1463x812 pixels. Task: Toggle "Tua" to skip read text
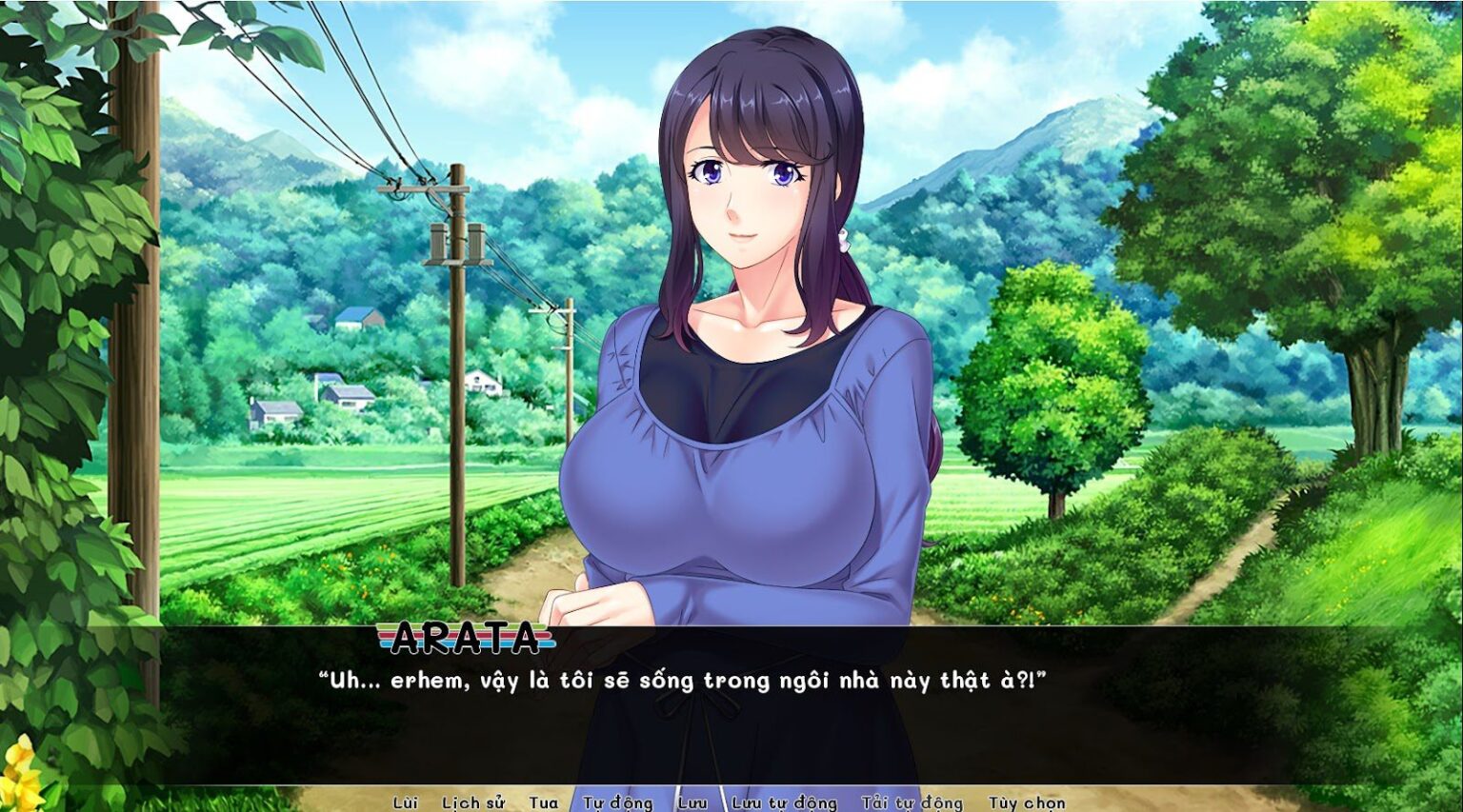pos(543,802)
